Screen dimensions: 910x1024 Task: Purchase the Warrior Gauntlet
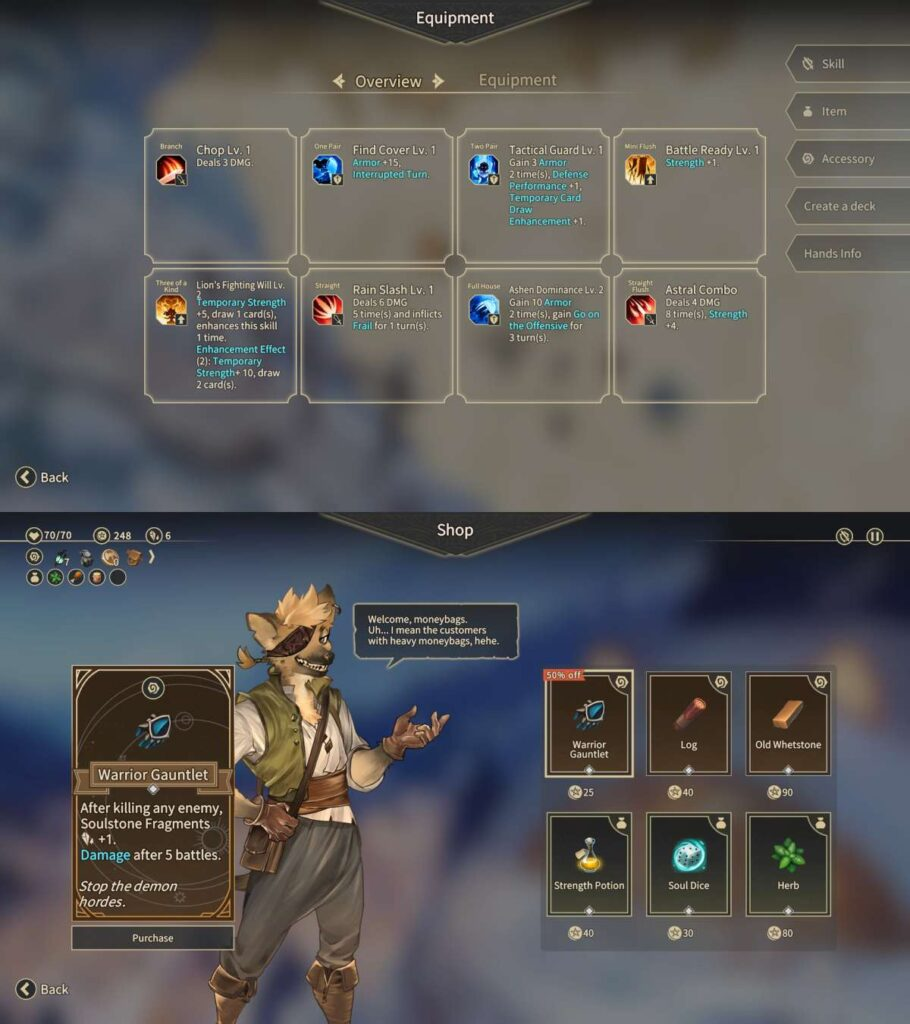[x=152, y=938]
